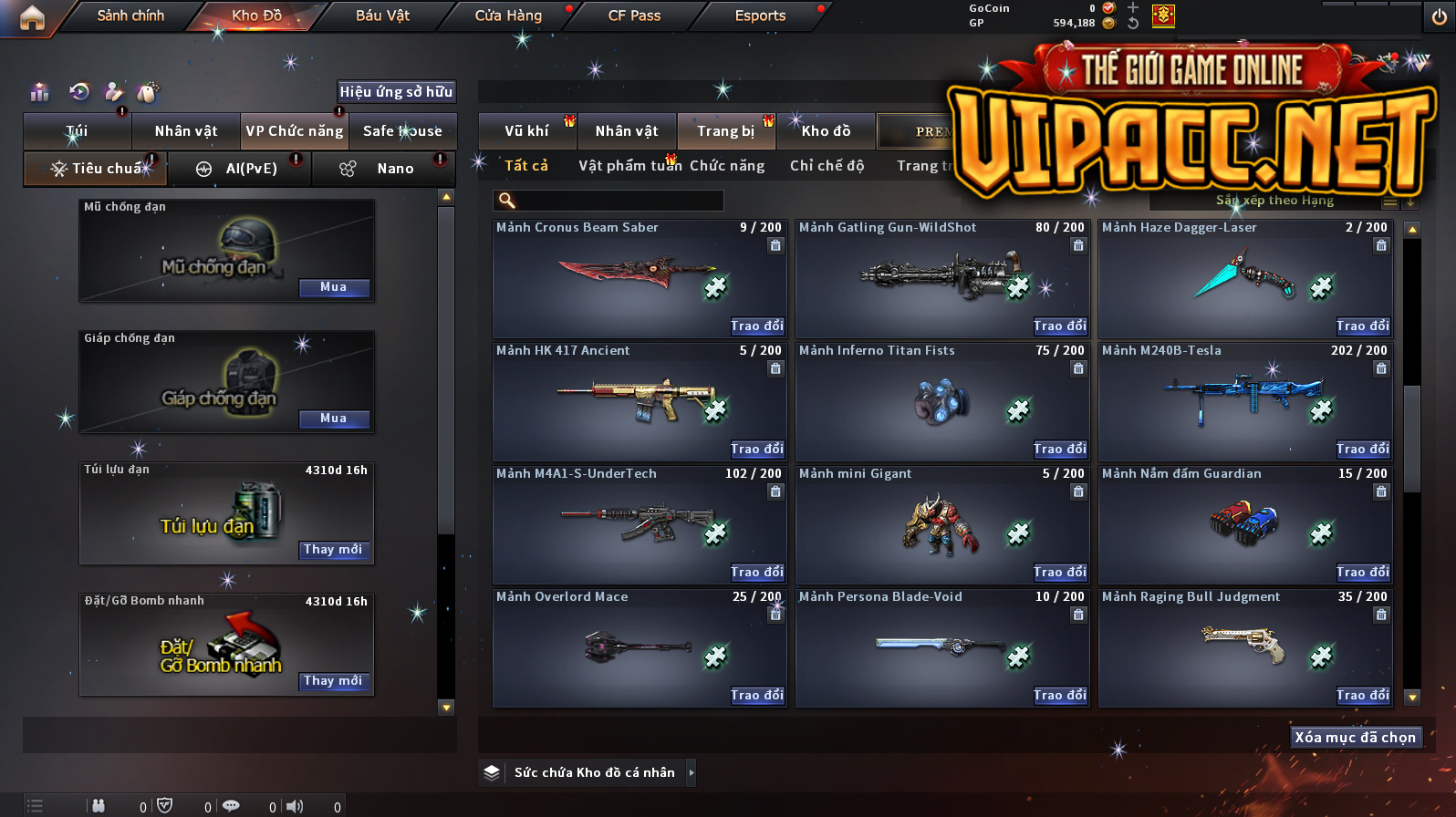Open the Cửa Hàng shop tab
Viewport: 1456px width, 817px height.
coord(508,16)
